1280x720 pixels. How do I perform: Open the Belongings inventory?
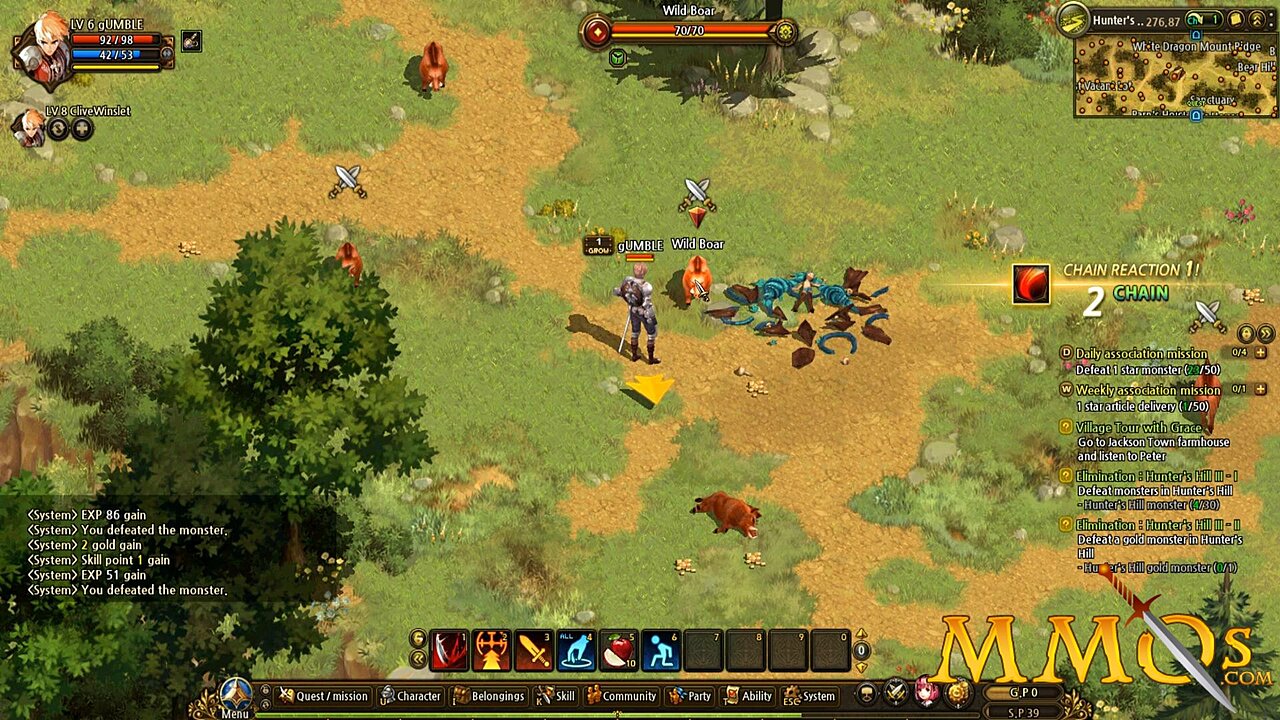point(489,696)
